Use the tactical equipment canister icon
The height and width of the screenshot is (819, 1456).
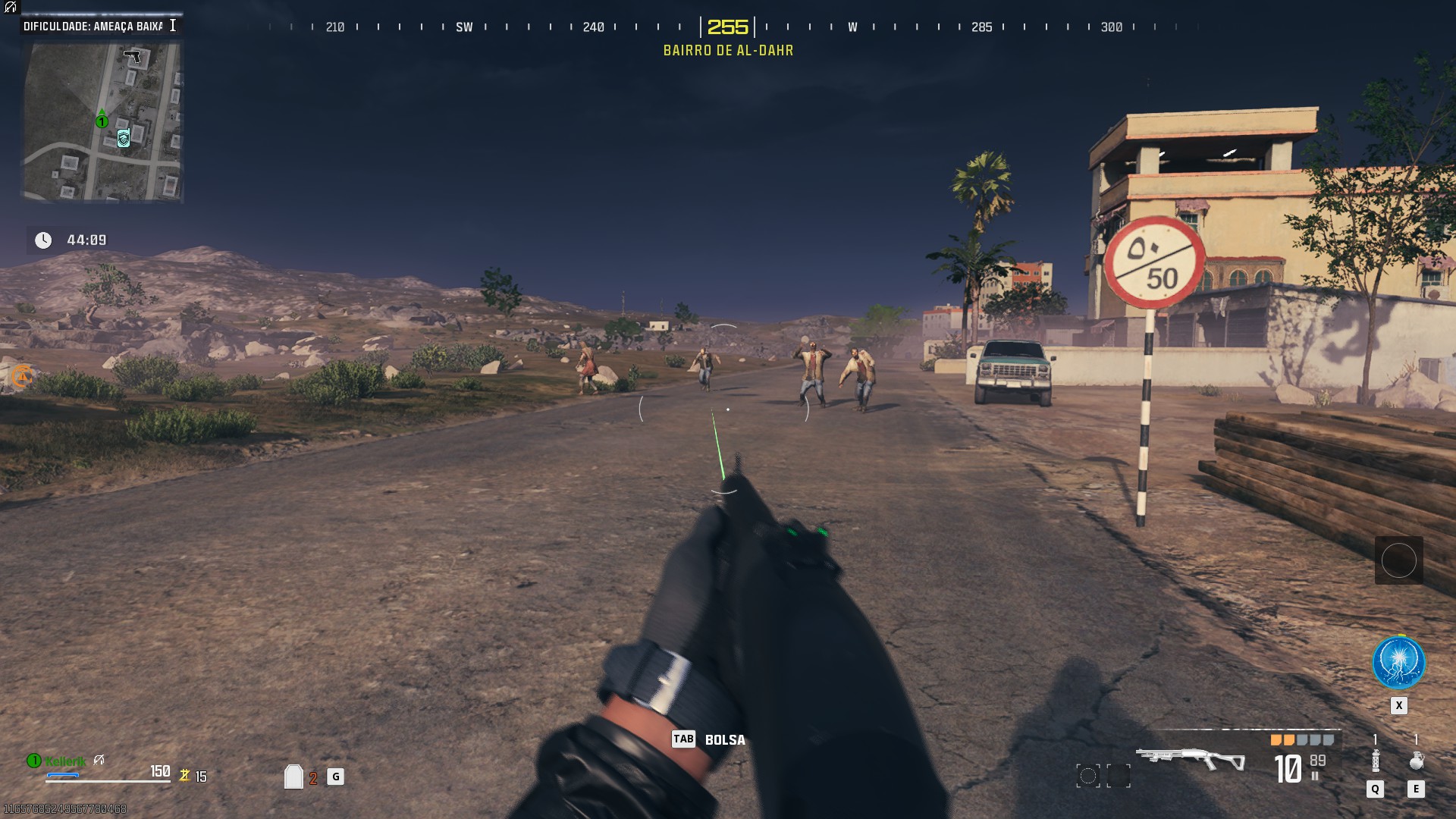coord(1376,761)
